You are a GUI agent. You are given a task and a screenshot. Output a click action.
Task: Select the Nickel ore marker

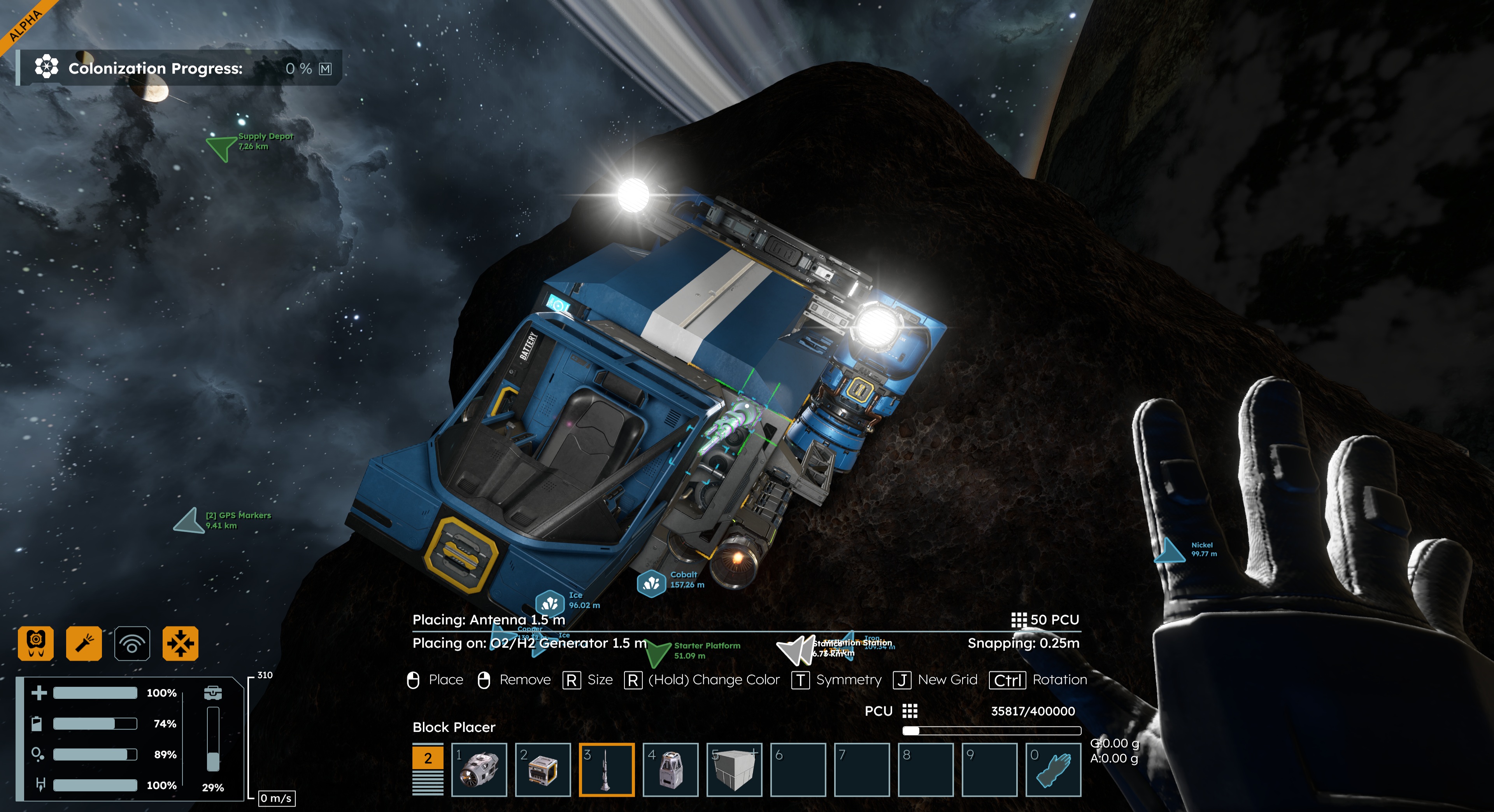1169,551
